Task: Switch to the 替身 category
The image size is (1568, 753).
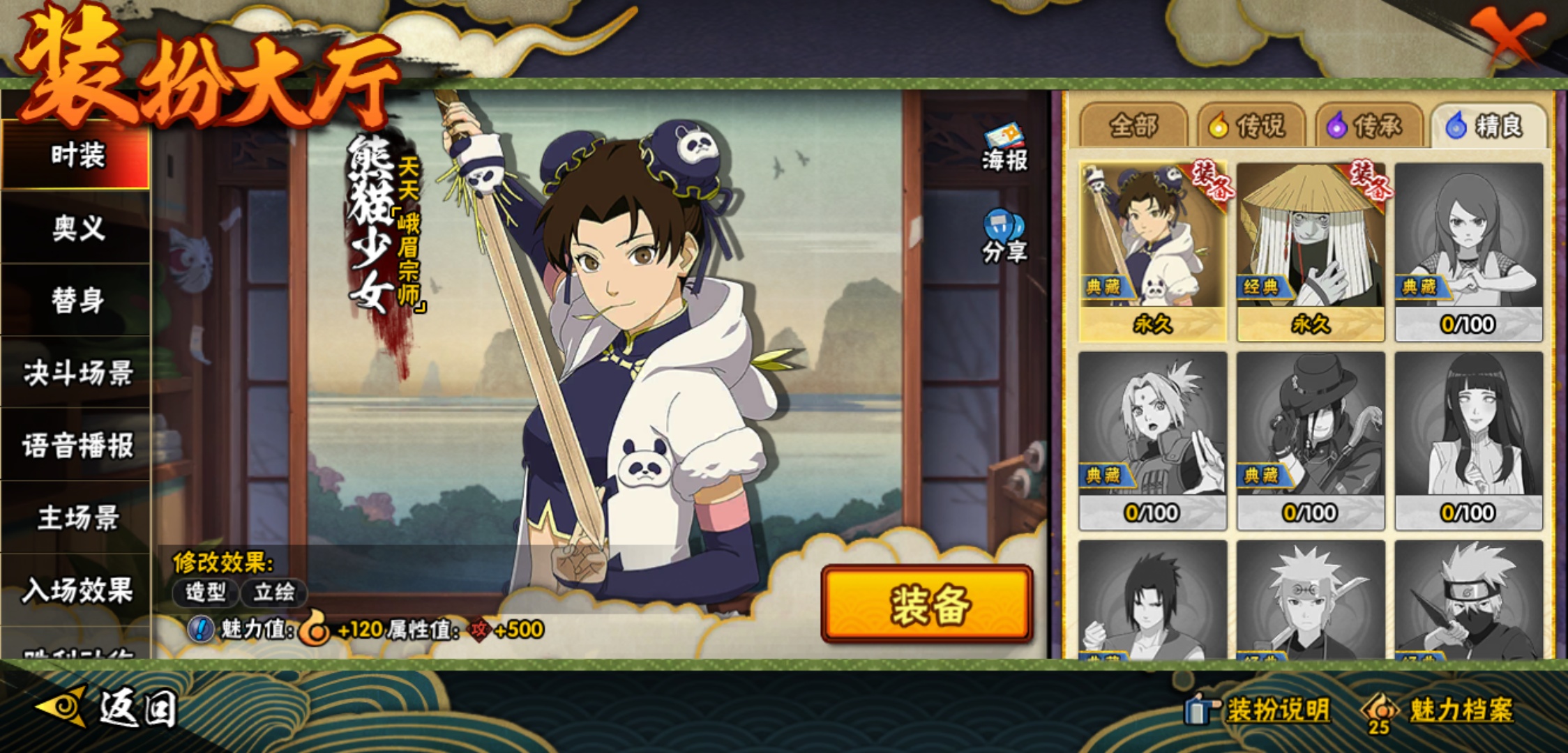Action: pos(77,301)
